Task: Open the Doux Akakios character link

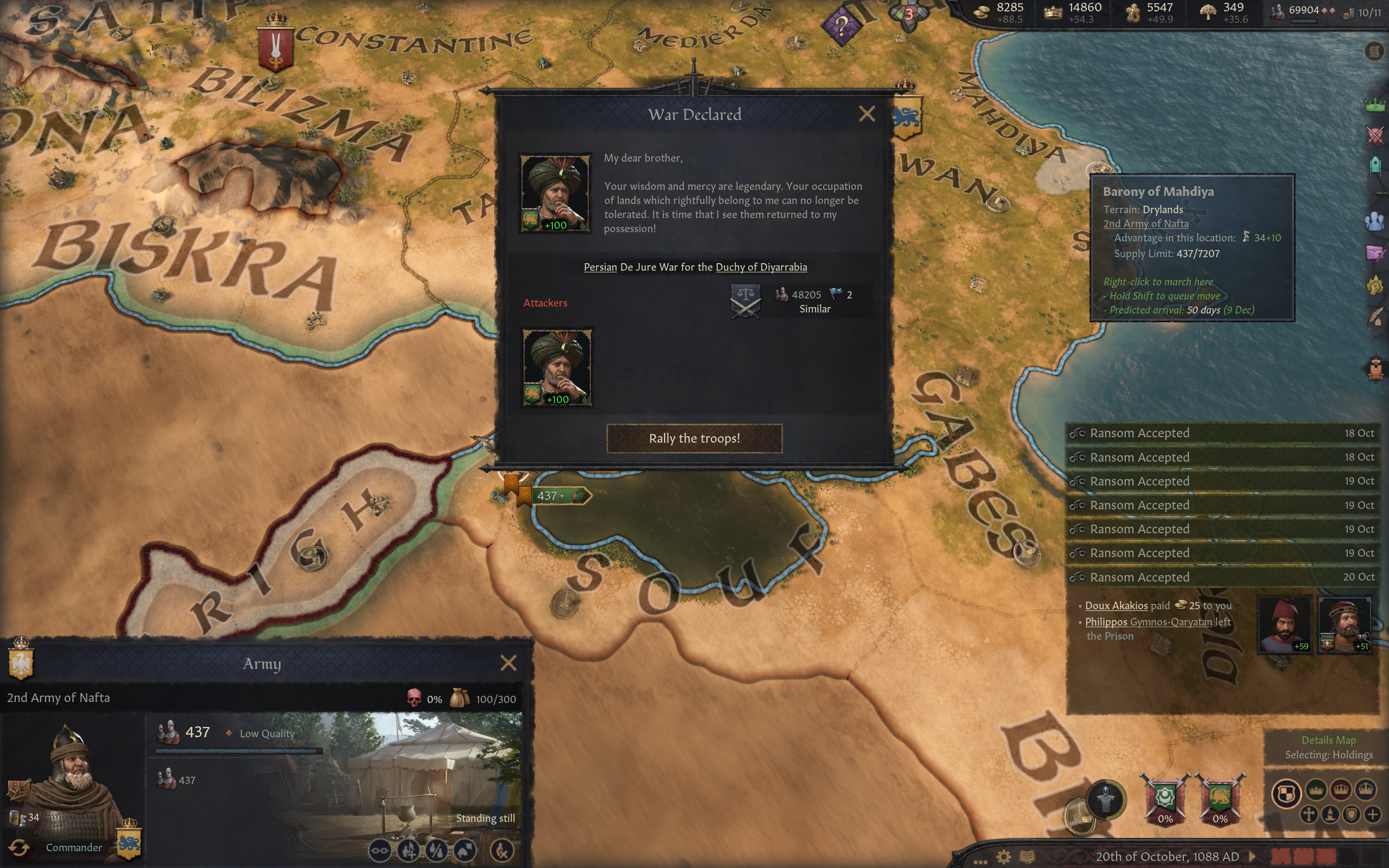Action: click(x=1116, y=605)
